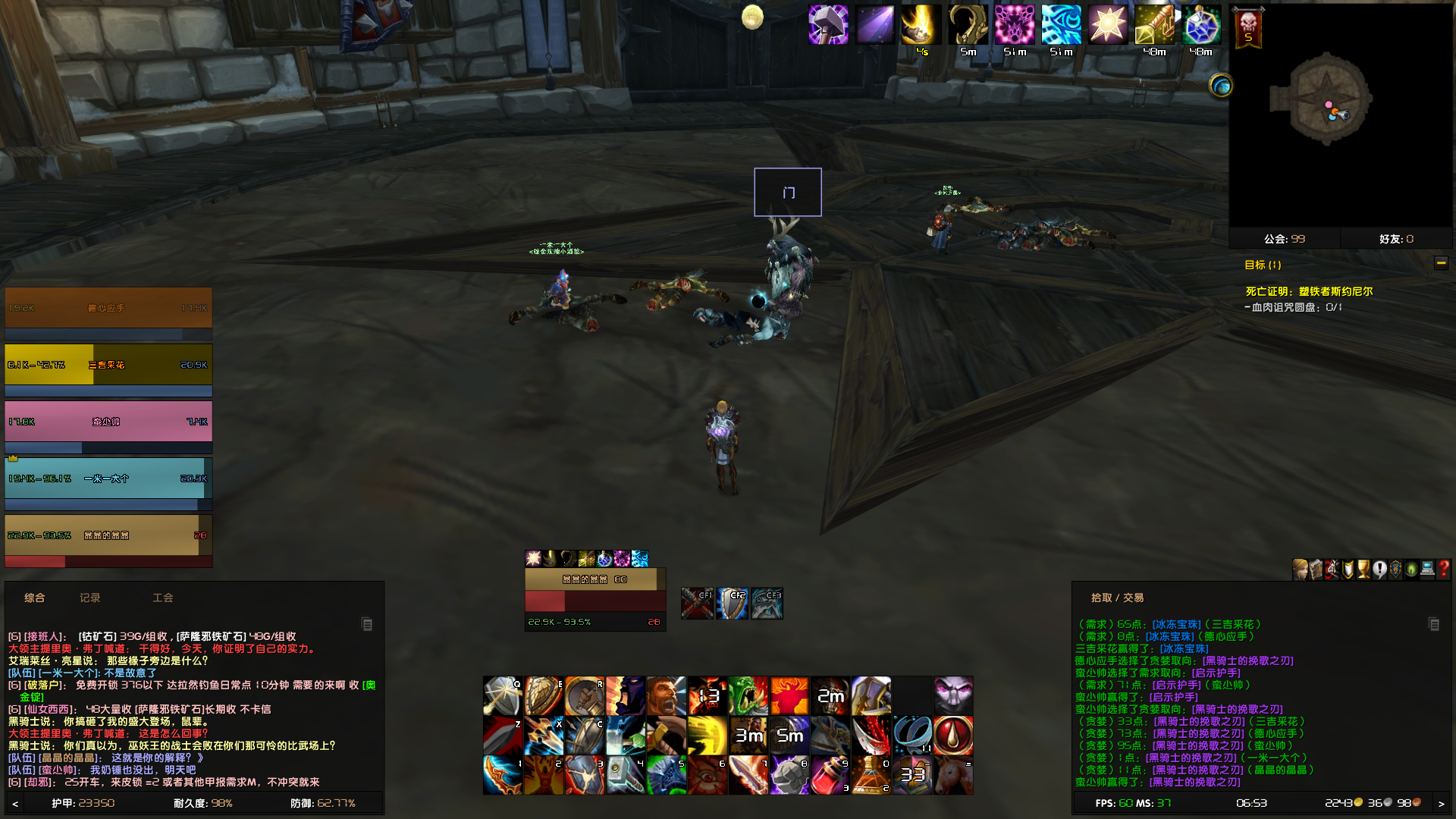Viewport: 1456px width, 819px height.
Task: Open the system menu computer icon
Action: coord(1426,570)
